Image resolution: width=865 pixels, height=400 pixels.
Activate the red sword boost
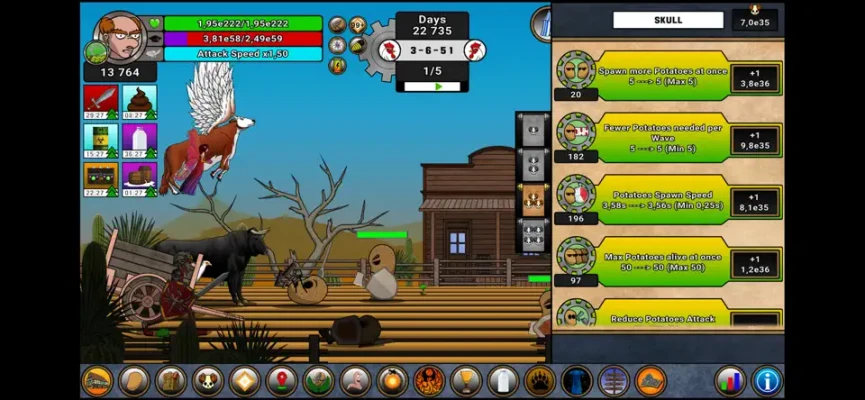pos(100,101)
